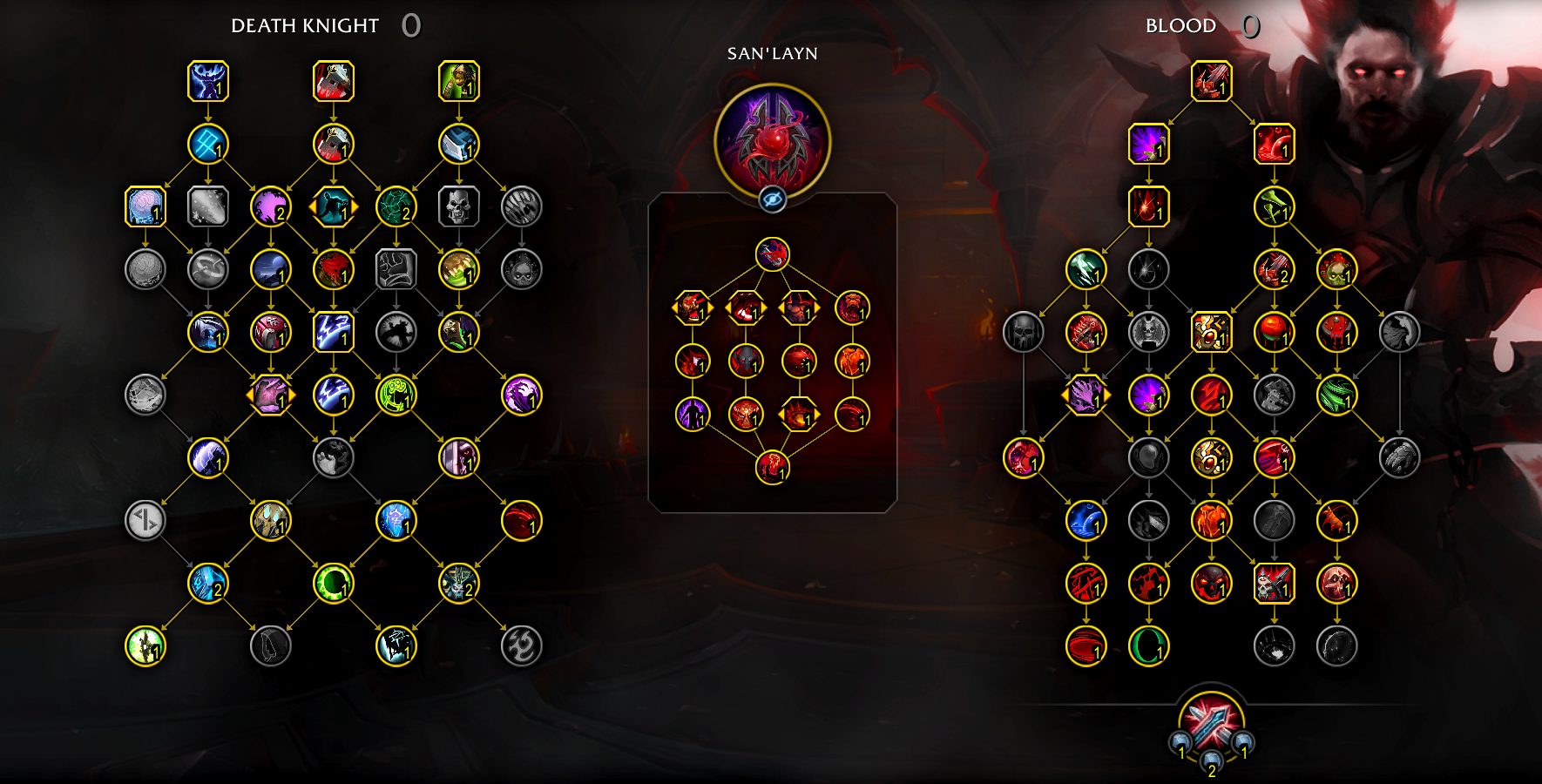Choose the horned lich skull talent

[x=459, y=584]
